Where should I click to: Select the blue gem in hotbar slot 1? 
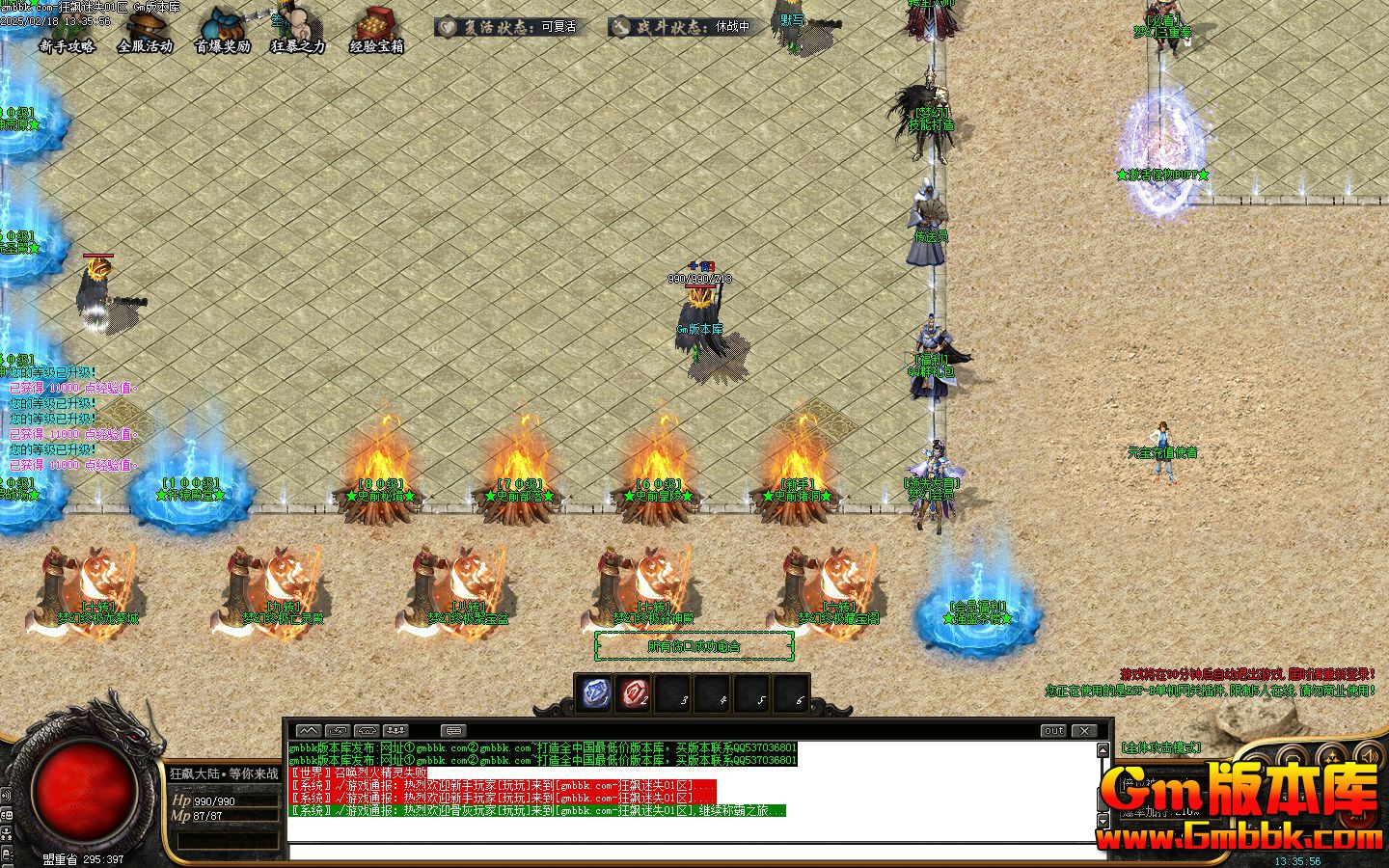(595, 692)
